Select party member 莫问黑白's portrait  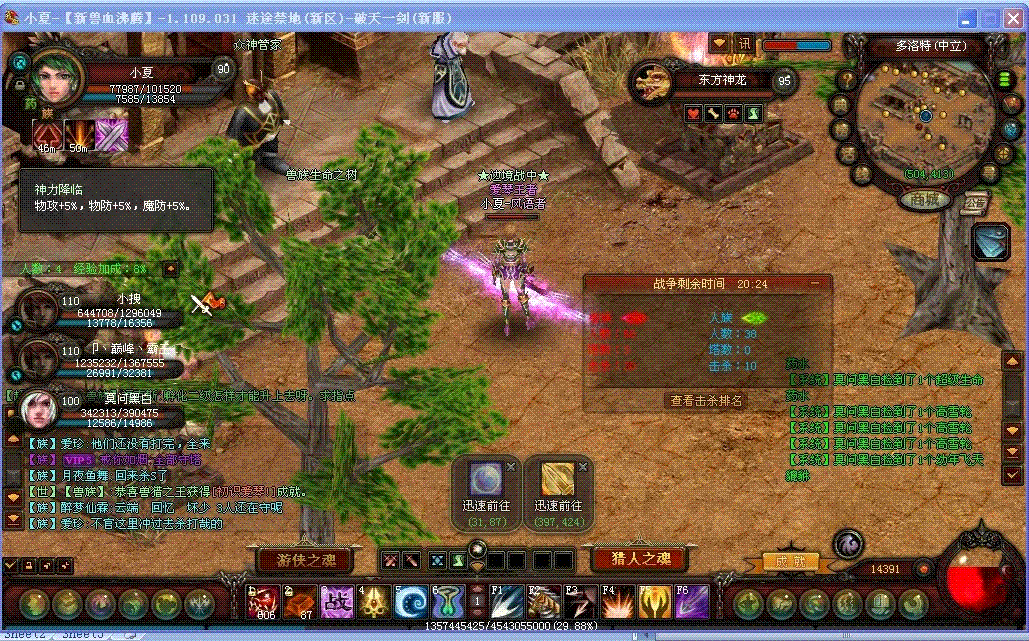pos(38,408)
